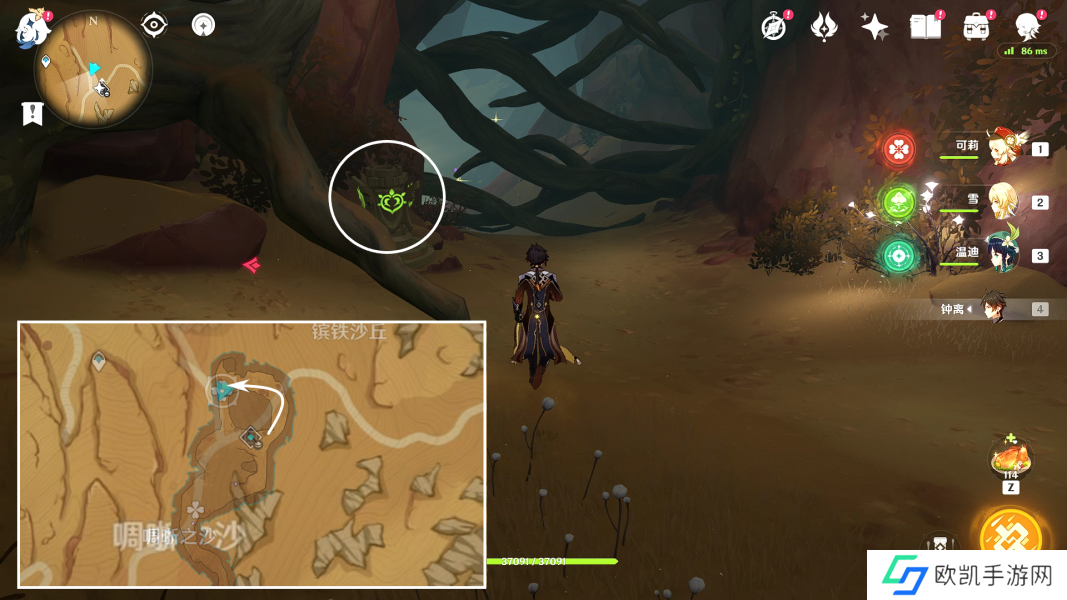The height and width of the screenshot is (600, 1067).
Task: Trigger 温迪's teal crosshair burst icon
Action: click(x=899, y=256)
